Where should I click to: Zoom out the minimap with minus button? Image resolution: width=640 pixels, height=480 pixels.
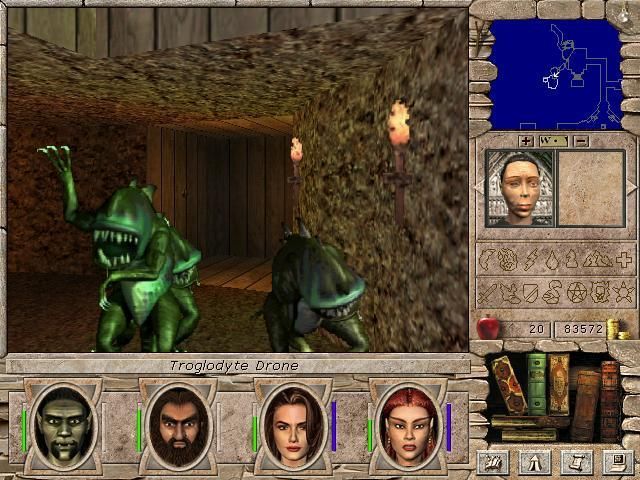580,141
